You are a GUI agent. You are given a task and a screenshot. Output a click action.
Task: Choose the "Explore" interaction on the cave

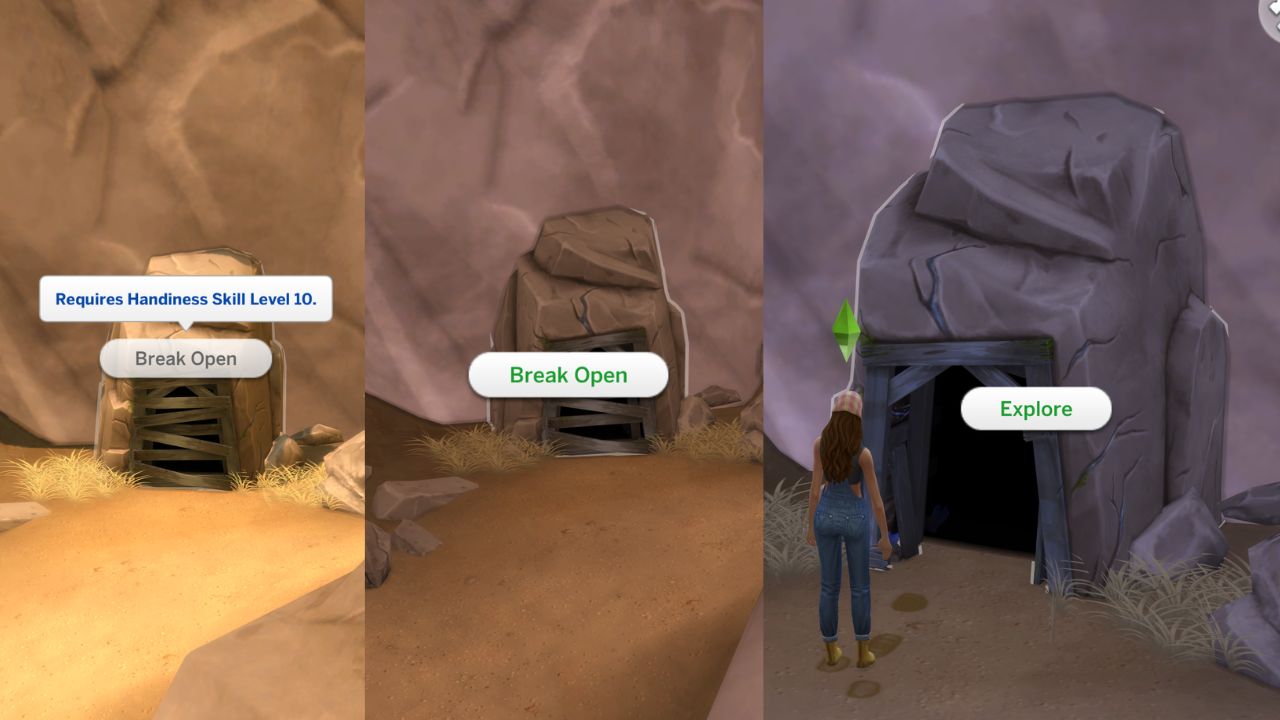pos(1036,408)
